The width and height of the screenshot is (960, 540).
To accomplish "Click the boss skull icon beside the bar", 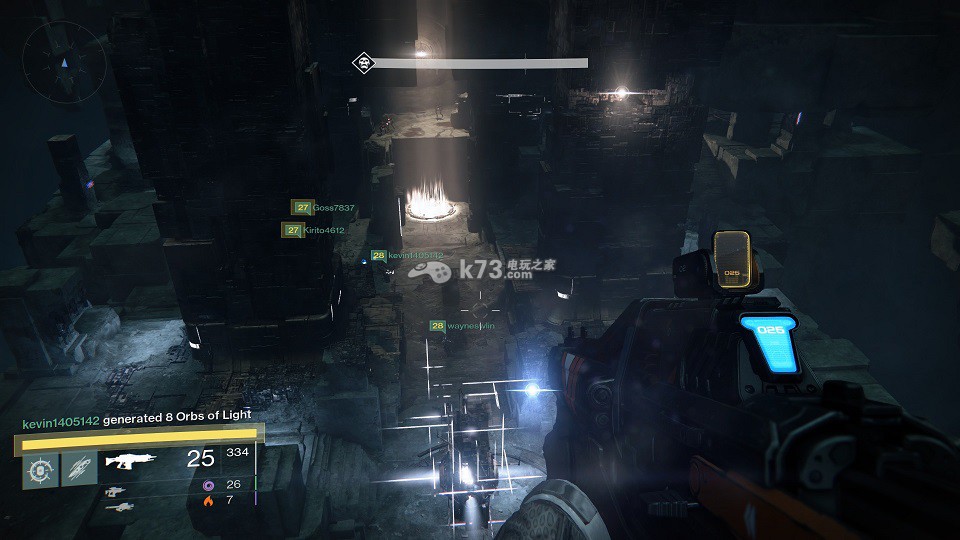I will coord(362,63).
